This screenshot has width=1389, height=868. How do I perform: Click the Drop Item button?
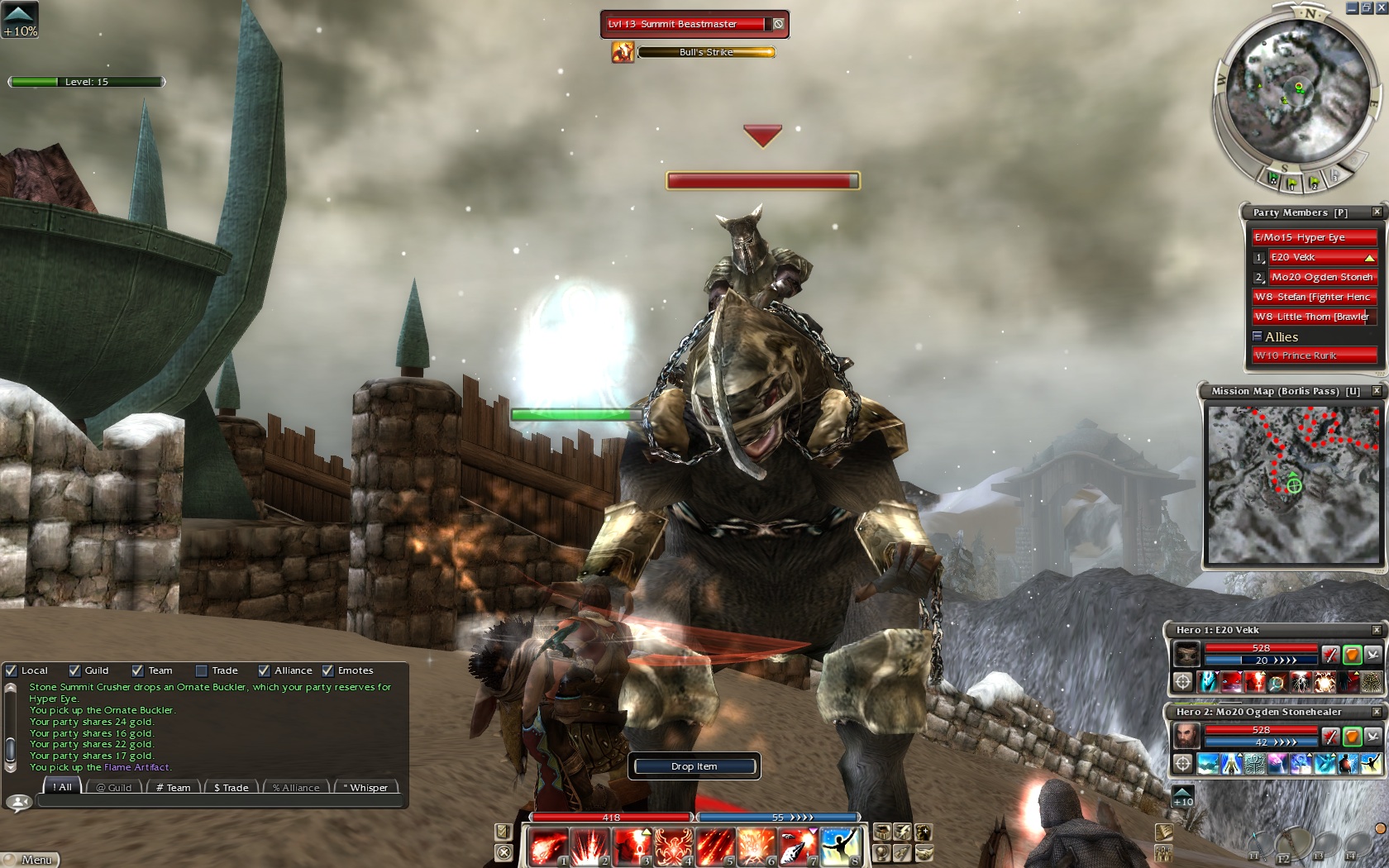click(x=694, y=766)
